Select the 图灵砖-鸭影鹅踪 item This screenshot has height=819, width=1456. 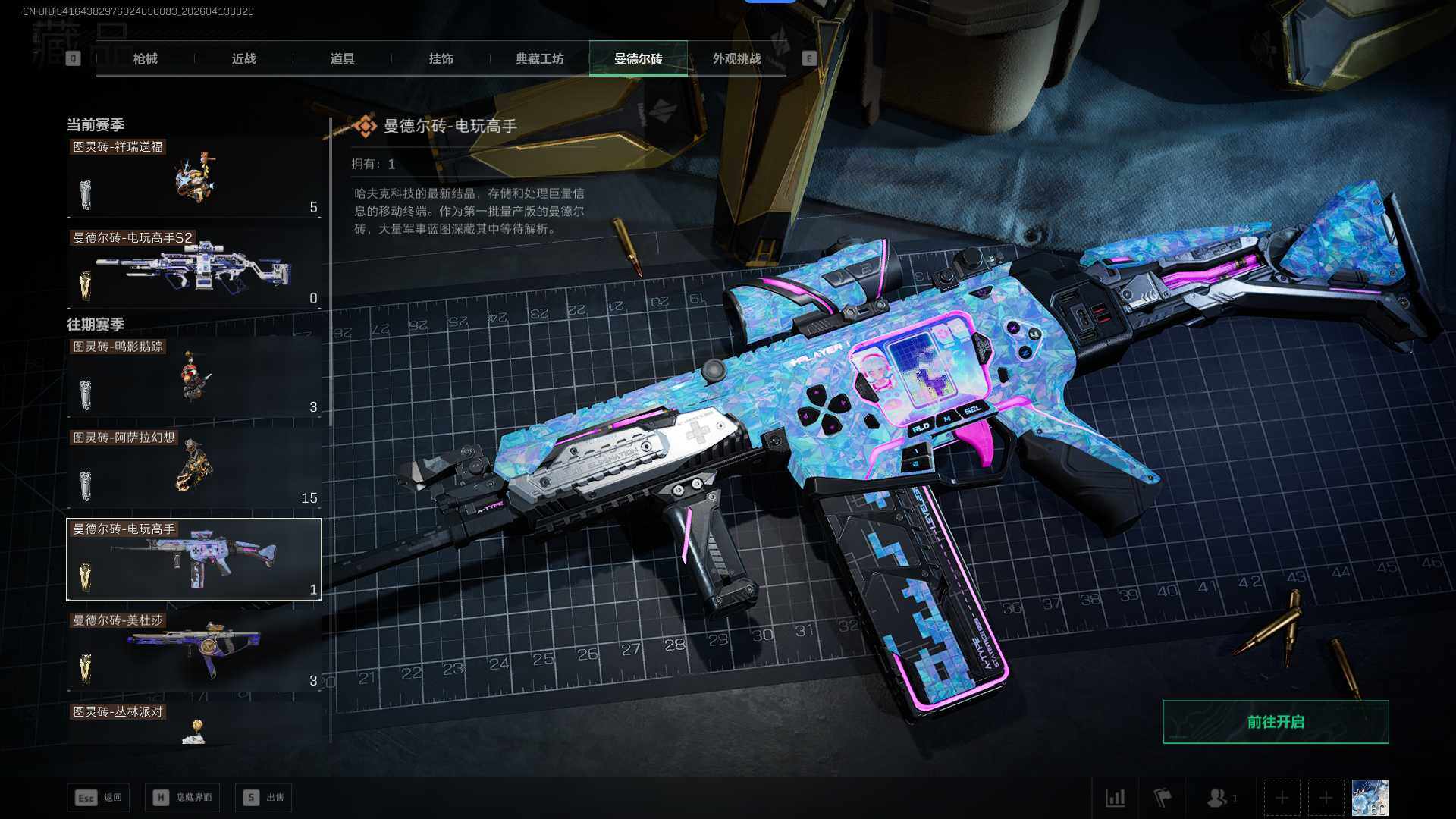click(194, 378)
